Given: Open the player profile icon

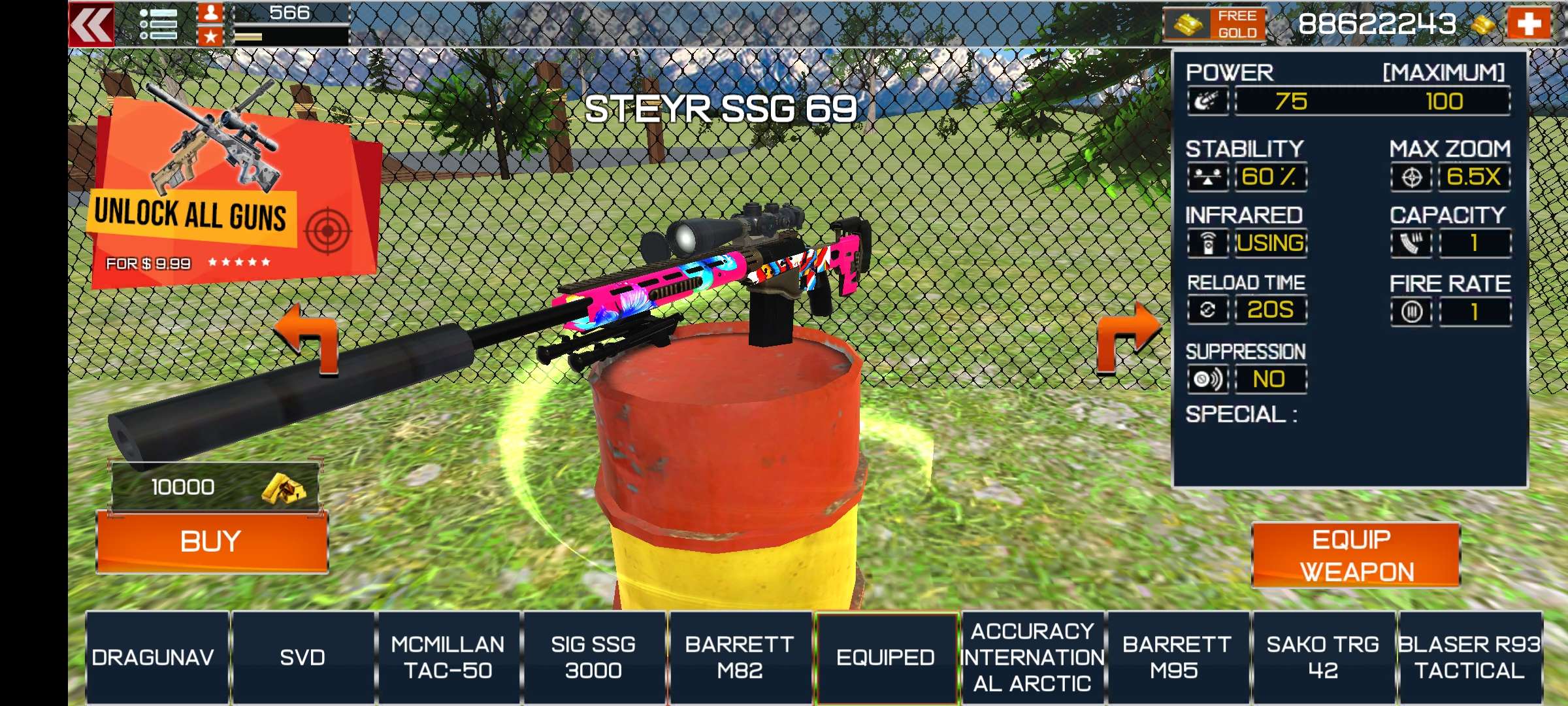Looking at the screenshot, I should [210, 13].
